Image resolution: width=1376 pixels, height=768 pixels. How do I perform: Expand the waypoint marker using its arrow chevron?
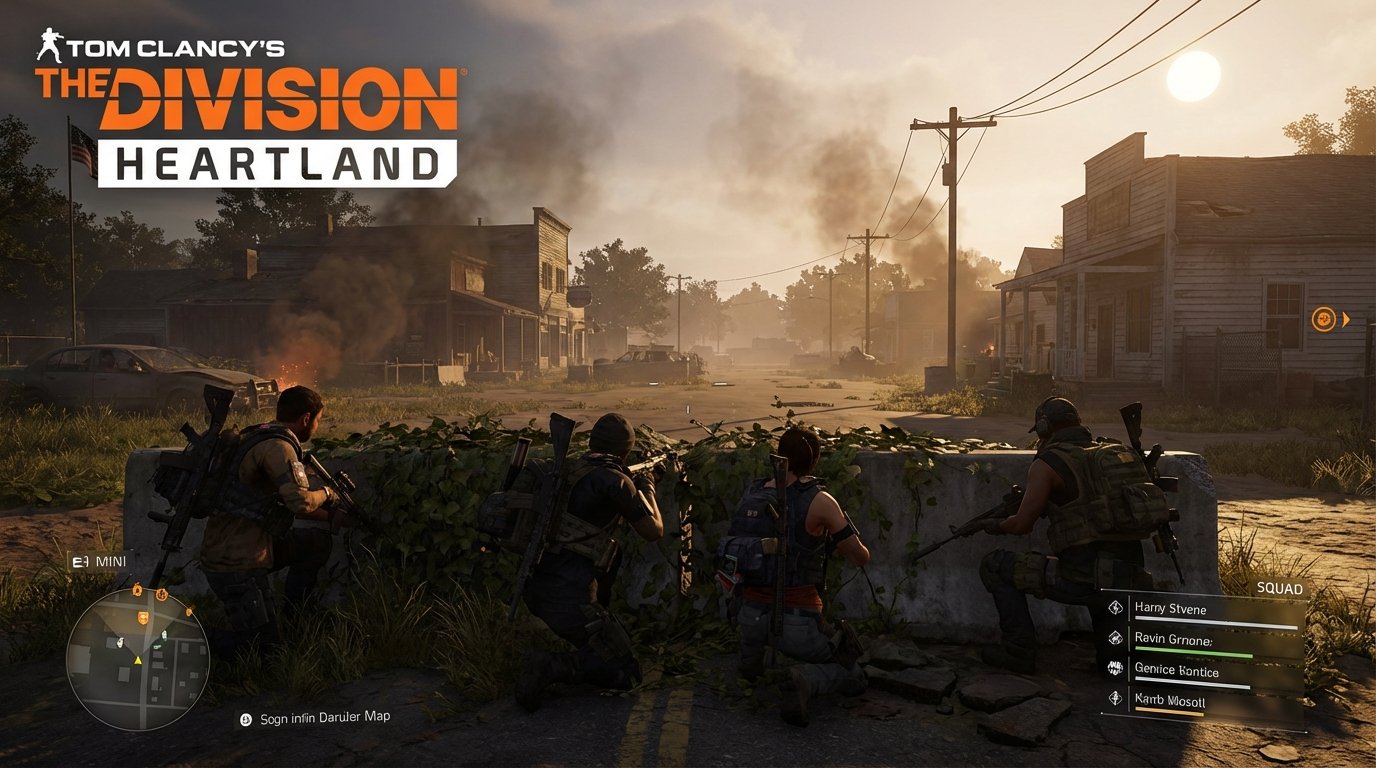pos(1346,320)
